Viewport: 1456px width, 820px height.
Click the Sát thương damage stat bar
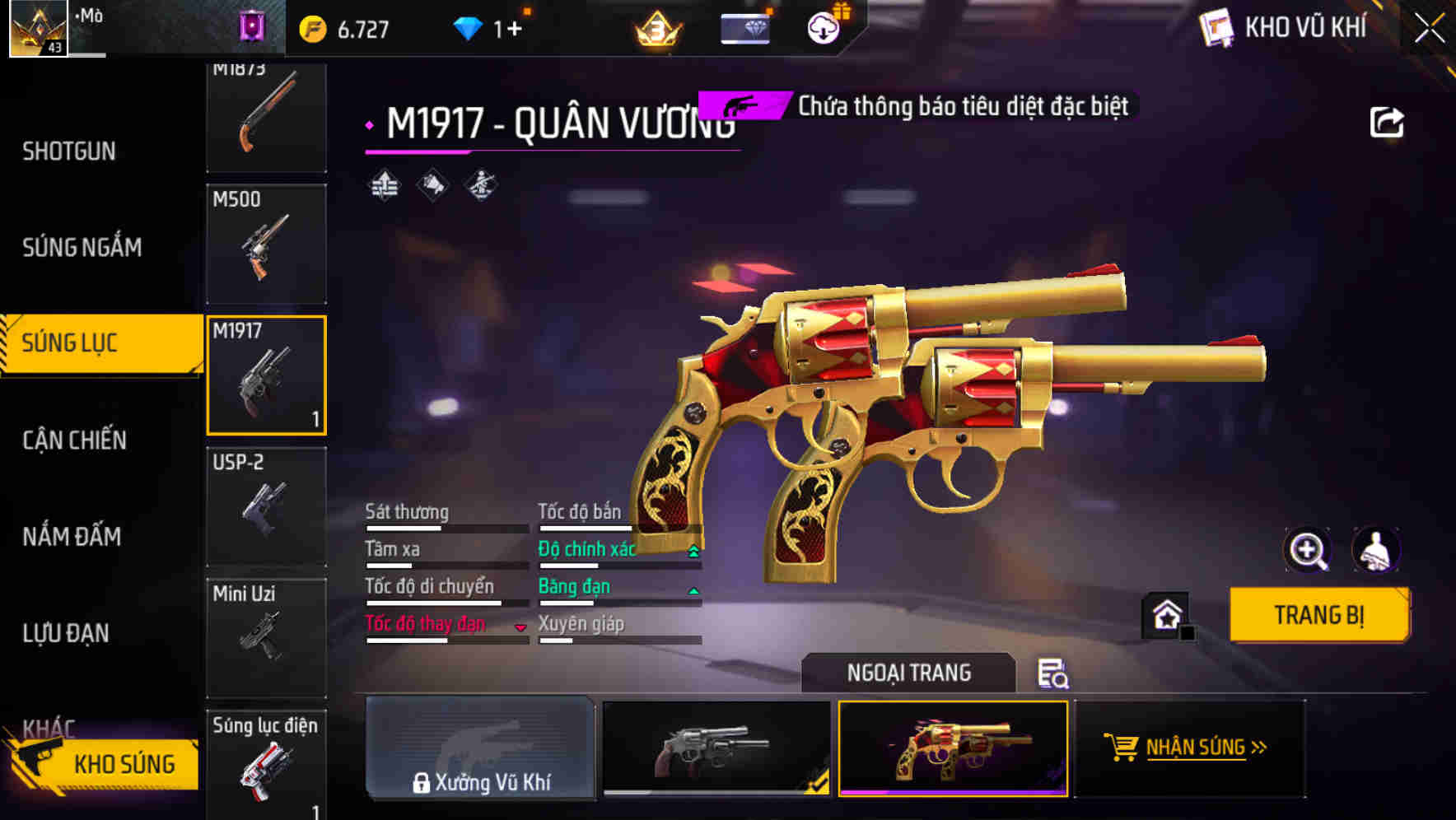point(445,520)
